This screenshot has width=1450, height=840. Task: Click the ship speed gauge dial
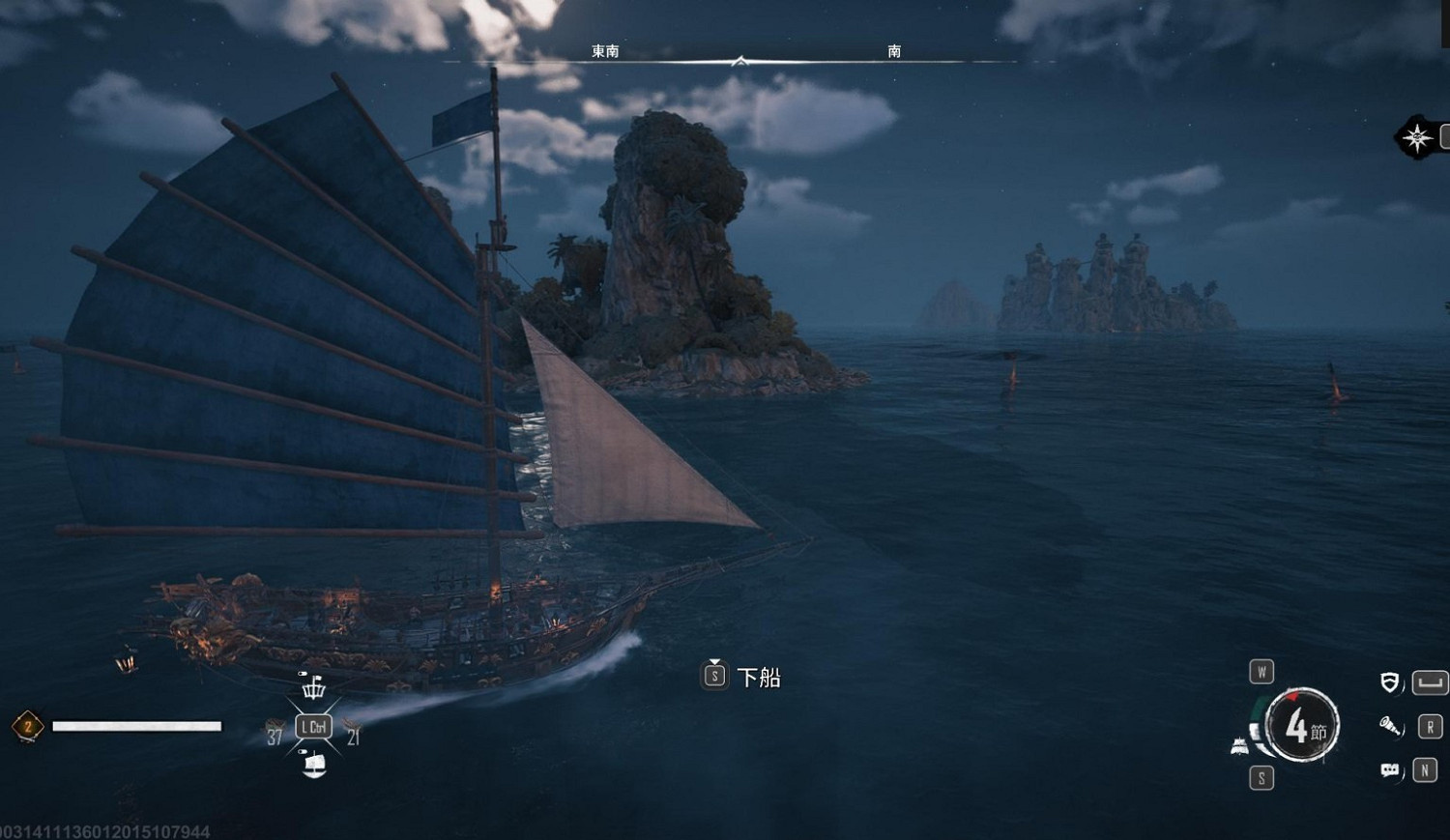(1300, 726)
